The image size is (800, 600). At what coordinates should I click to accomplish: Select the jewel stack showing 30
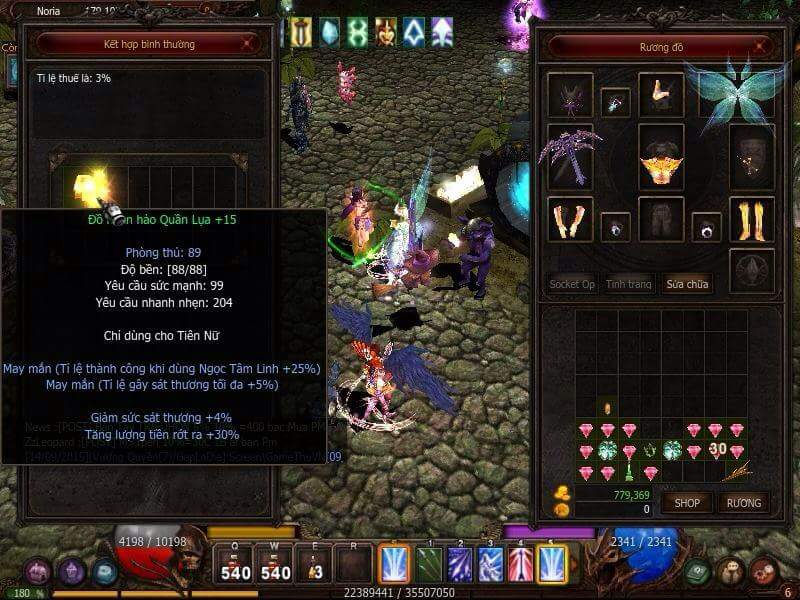(716, 450)
